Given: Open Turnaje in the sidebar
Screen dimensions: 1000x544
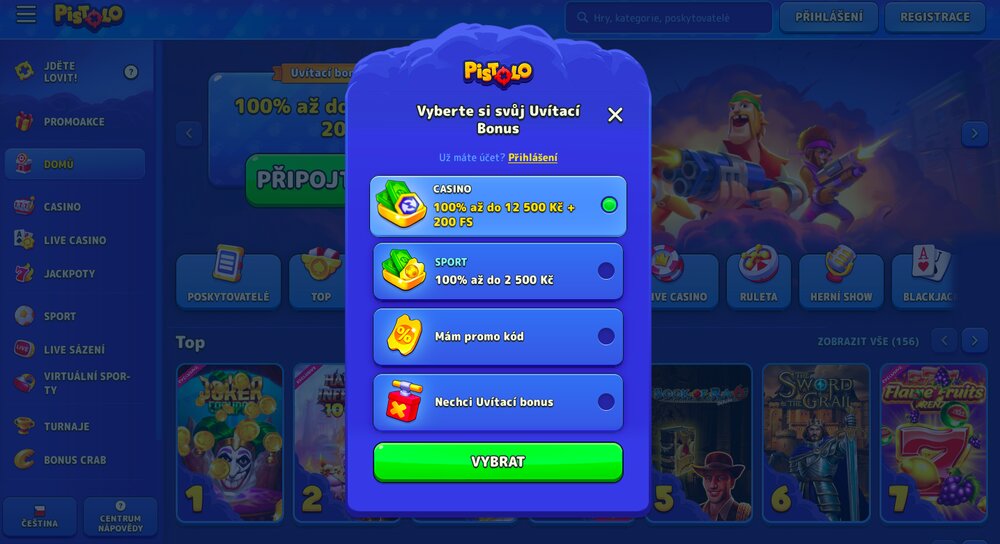Looking at the screenshot, I should (x=66, y=427).
